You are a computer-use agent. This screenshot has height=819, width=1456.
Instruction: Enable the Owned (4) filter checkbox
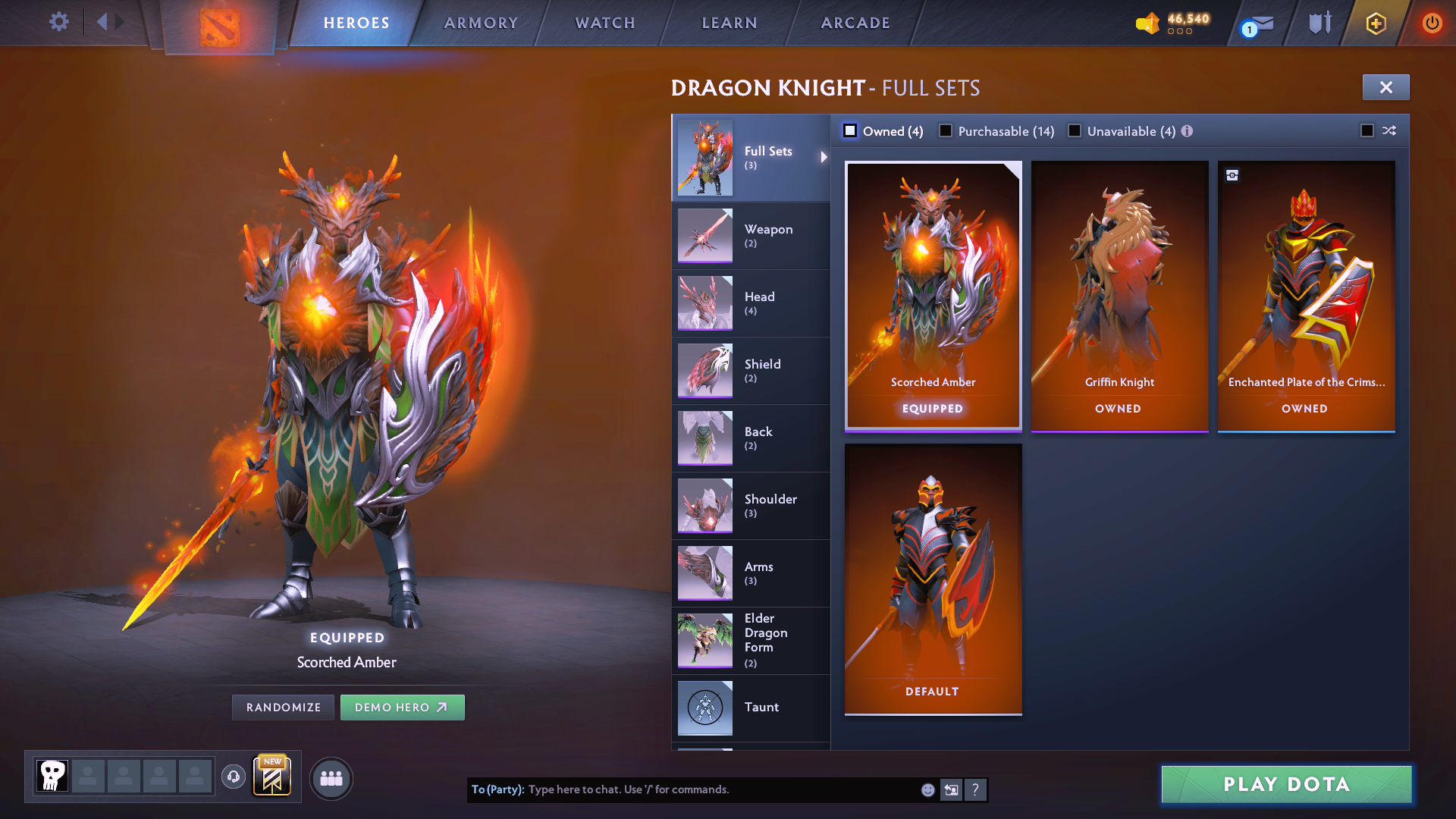[850, 130]
